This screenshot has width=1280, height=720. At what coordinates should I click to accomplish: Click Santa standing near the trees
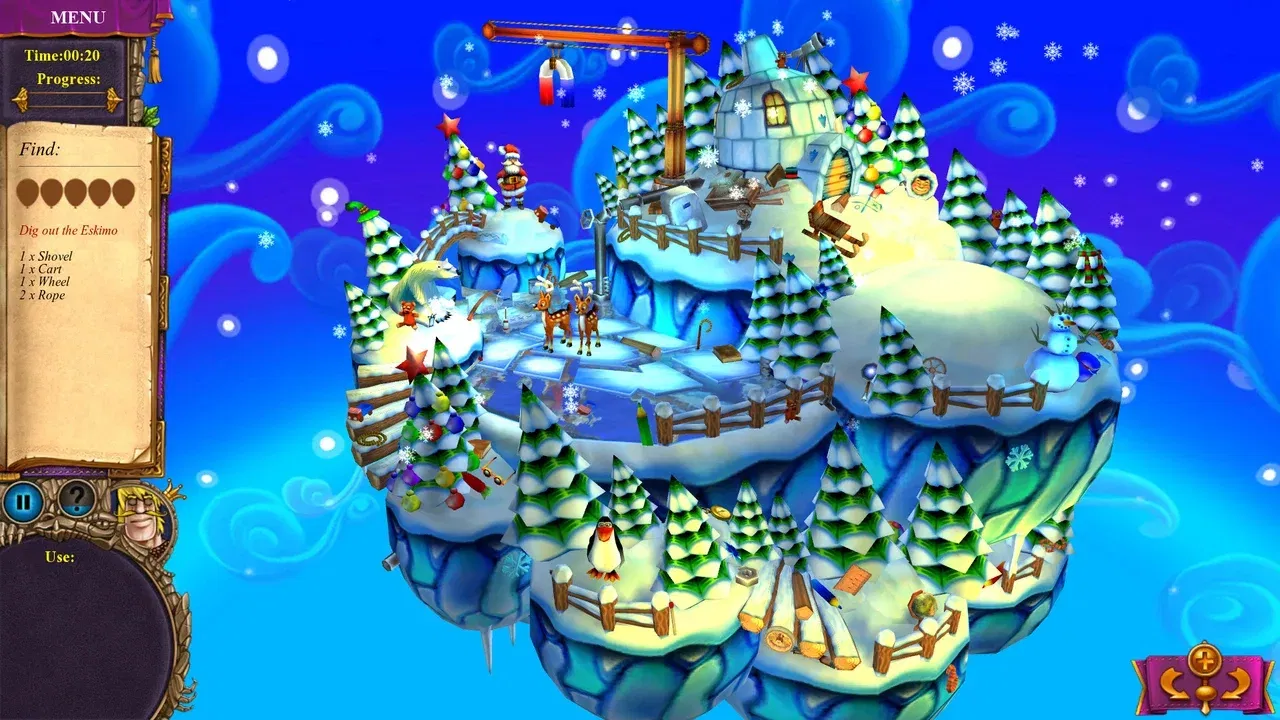click(x=510, y=175)
